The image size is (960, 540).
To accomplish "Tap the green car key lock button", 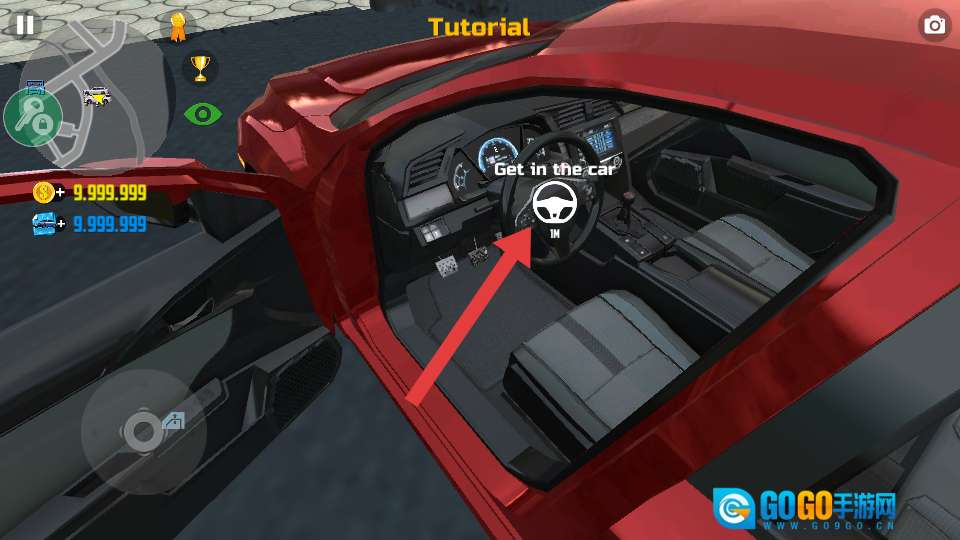I will click(33, 115).
